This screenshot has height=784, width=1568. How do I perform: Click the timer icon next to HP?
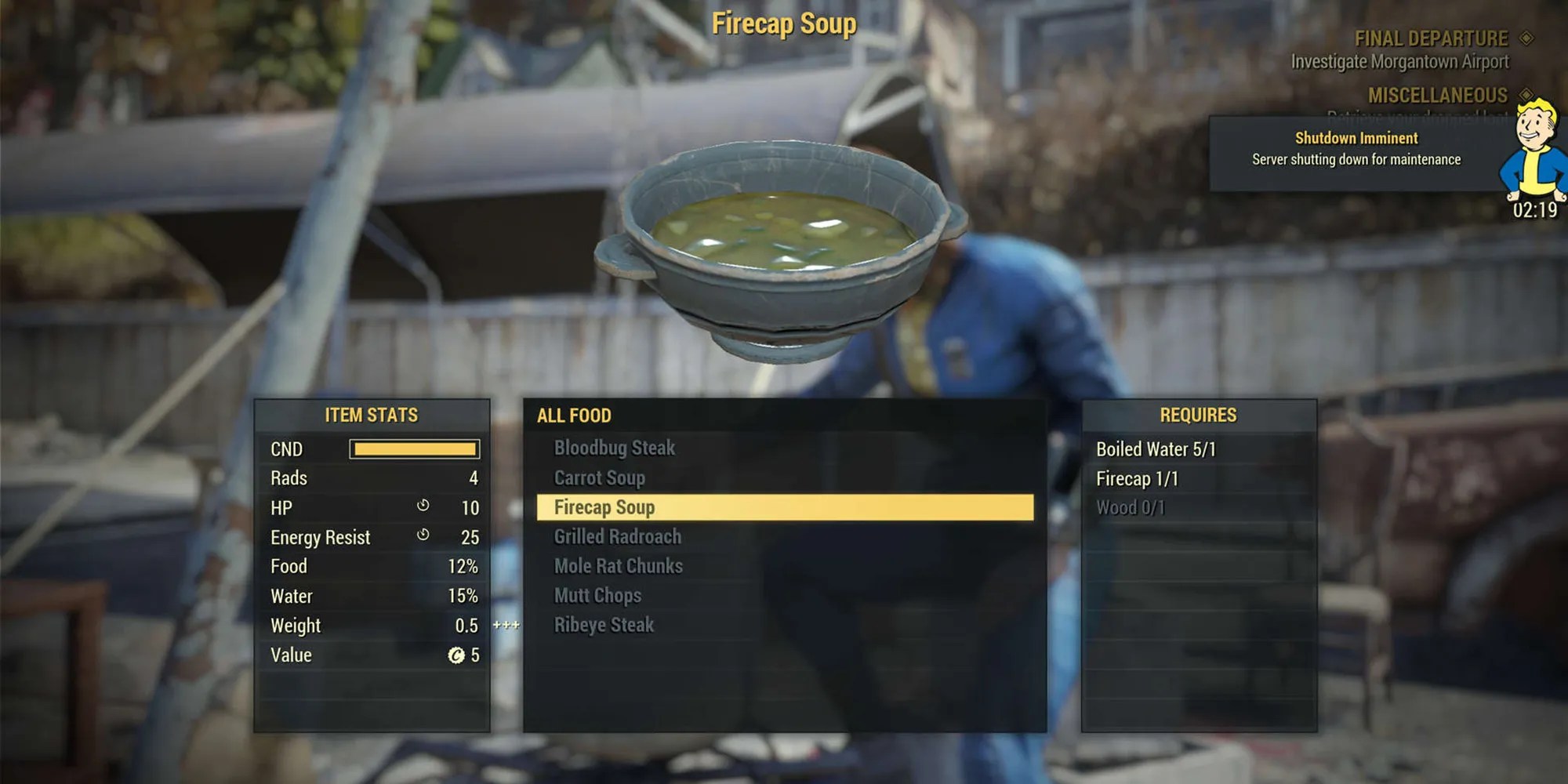click(x=423, y=507)
